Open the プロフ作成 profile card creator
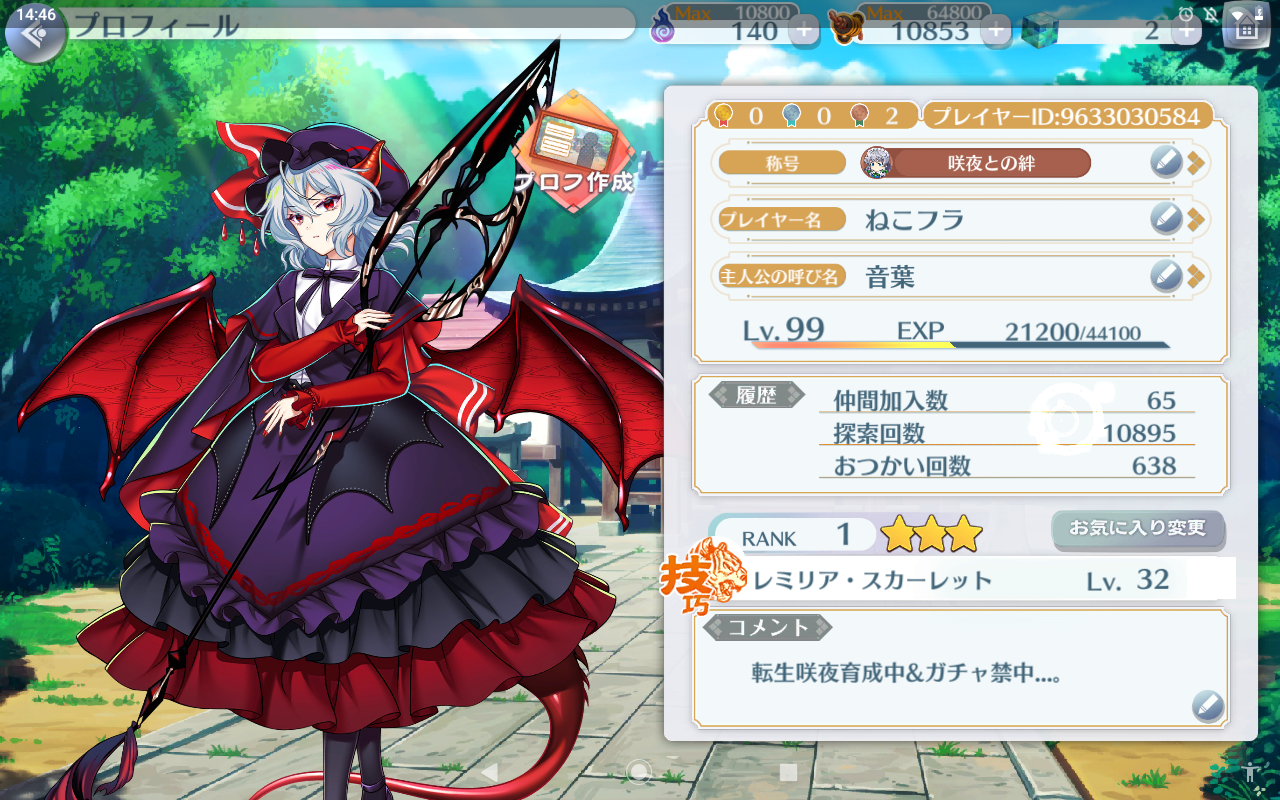1280x800 pixels. (574, 150)
